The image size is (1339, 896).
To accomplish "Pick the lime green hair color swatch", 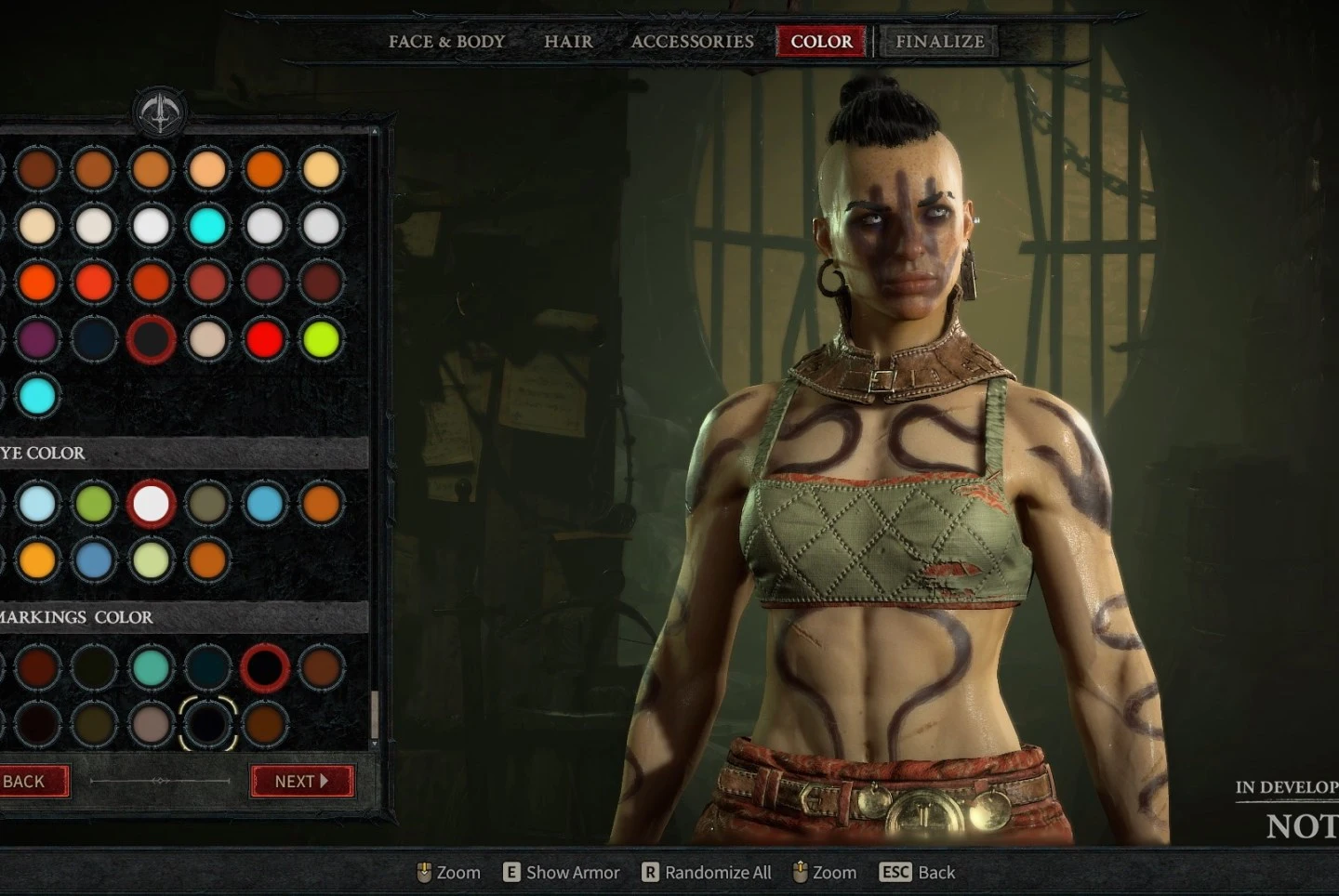I will point(321,339).
